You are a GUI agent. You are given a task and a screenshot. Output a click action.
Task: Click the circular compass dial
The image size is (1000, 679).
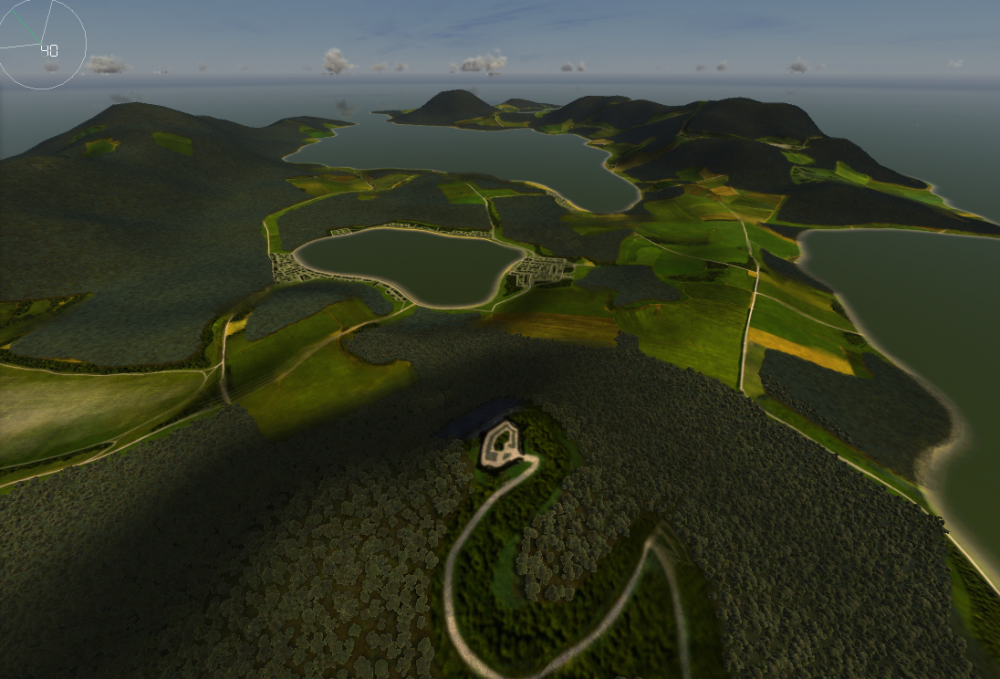(42, 44)
